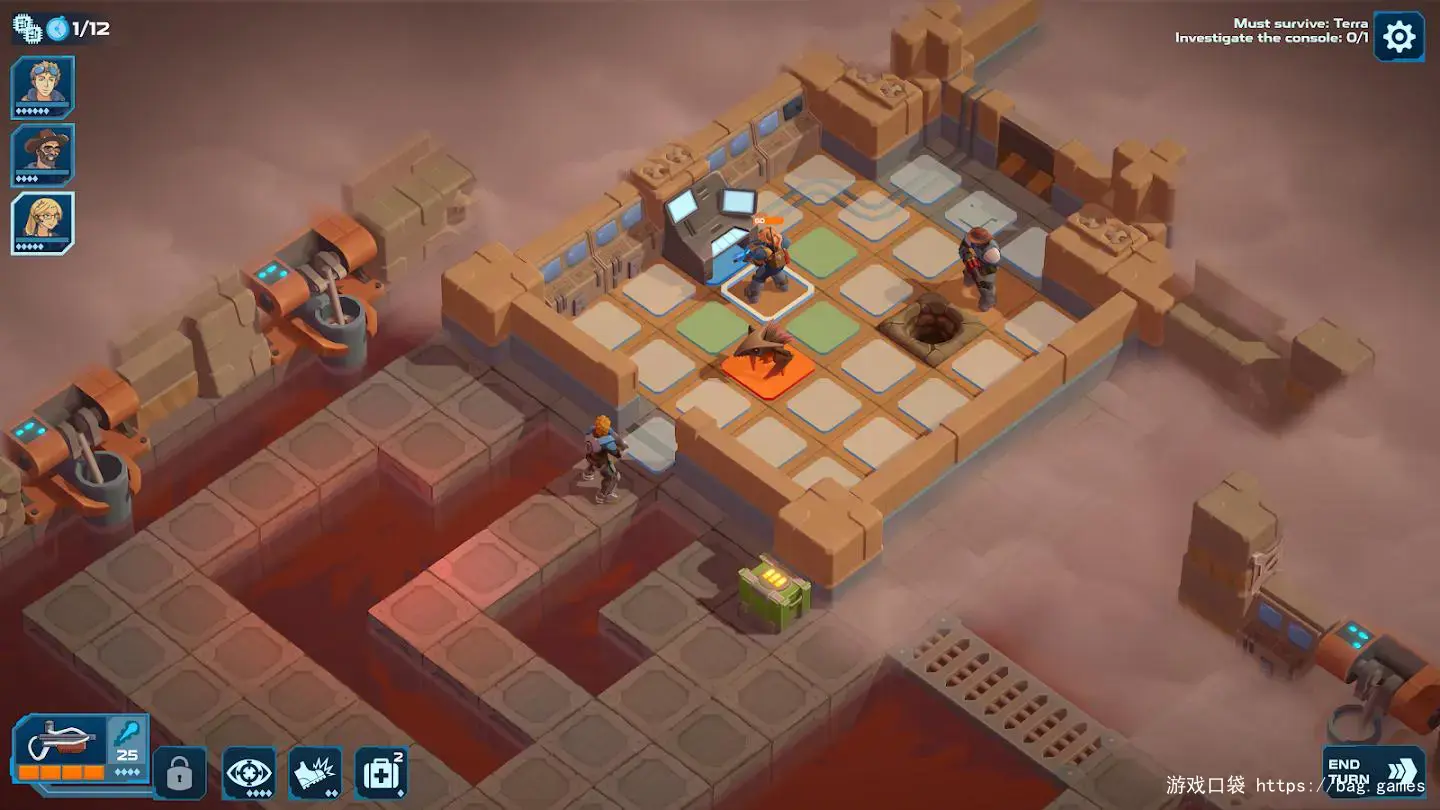Select the goggles-wearing squad member portrait
1440x810 pixels.
(x=42, y=86)
